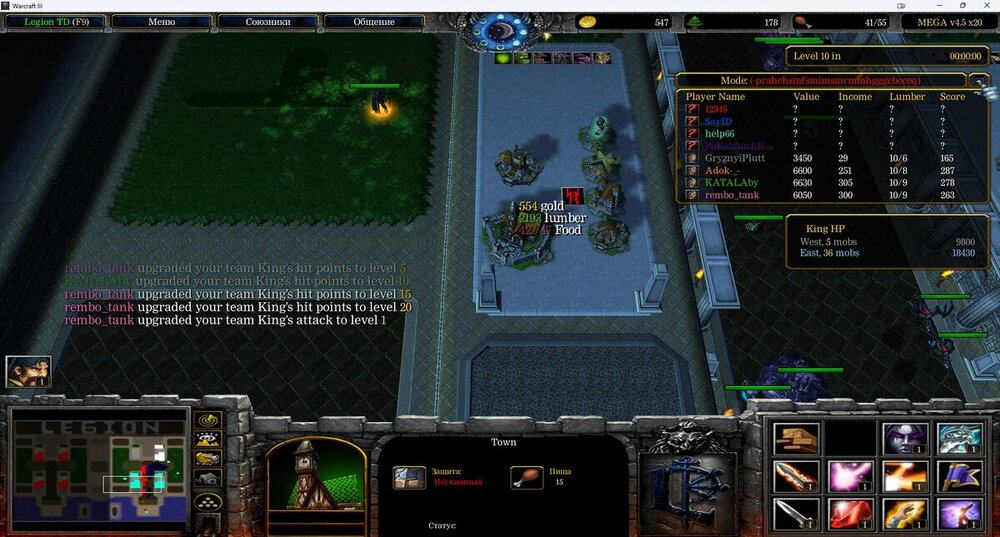Choose the plain steel sword upgrade
The width and height of the screenshot is (1000, 537).
click(796, 514)
